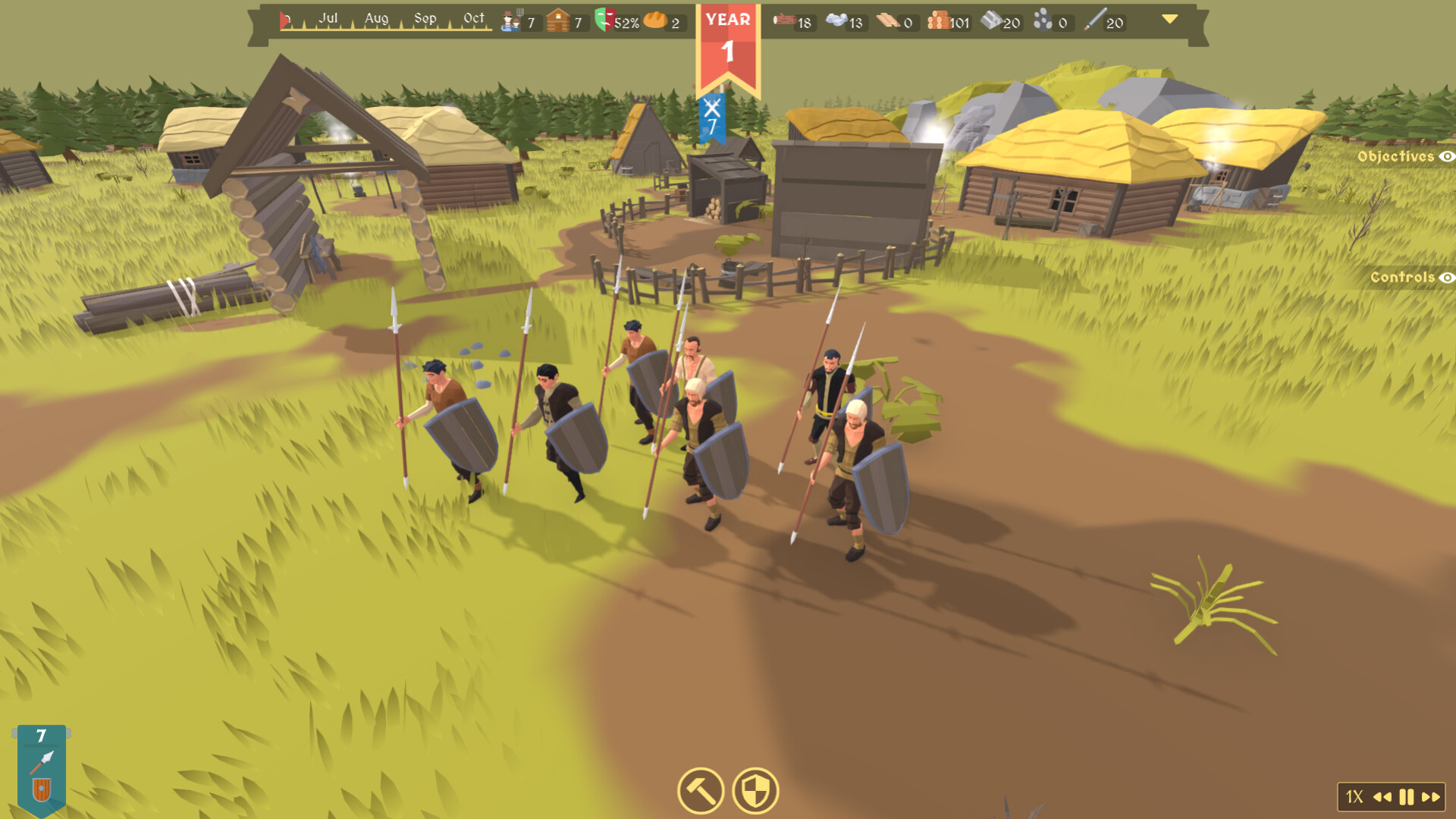Screen dimensions: 1456x819
Task: Toggle the Controls visibility eye
Action: pyautogui.click(x=1446, y=279)
